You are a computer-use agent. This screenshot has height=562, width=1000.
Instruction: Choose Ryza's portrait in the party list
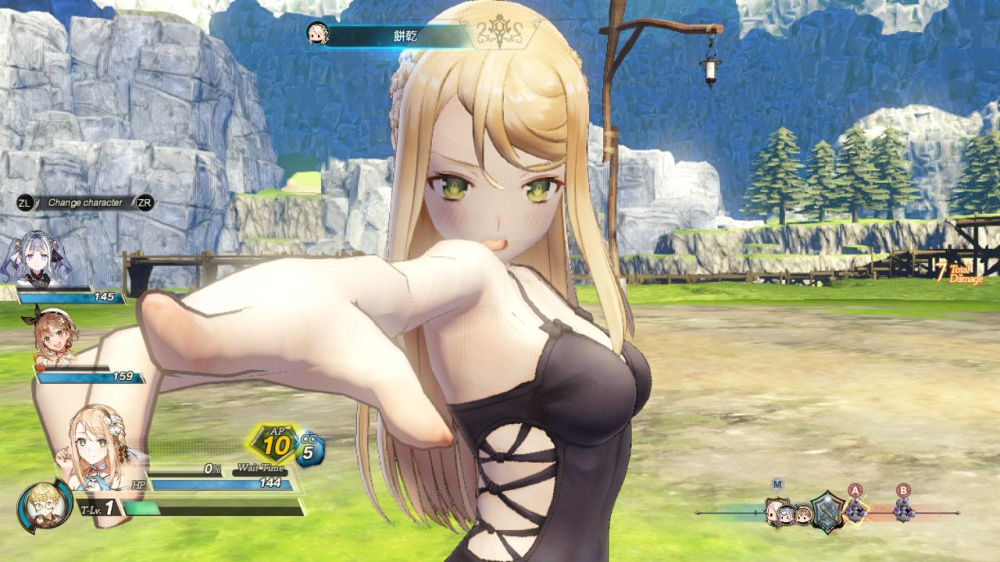[x=55, y=338]
